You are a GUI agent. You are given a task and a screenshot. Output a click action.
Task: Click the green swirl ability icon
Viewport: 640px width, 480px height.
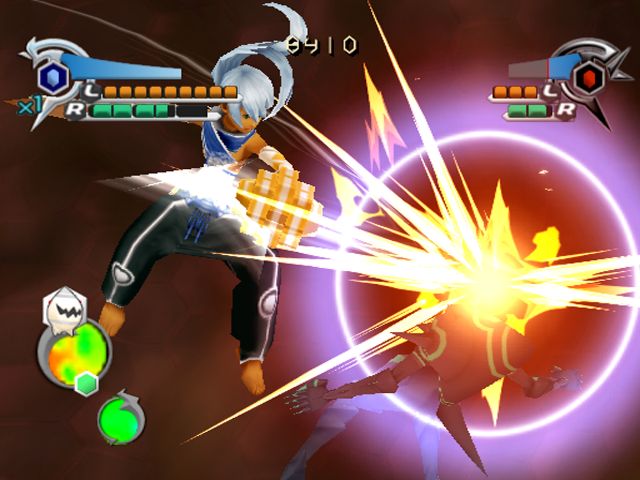[x=121, y=420]
